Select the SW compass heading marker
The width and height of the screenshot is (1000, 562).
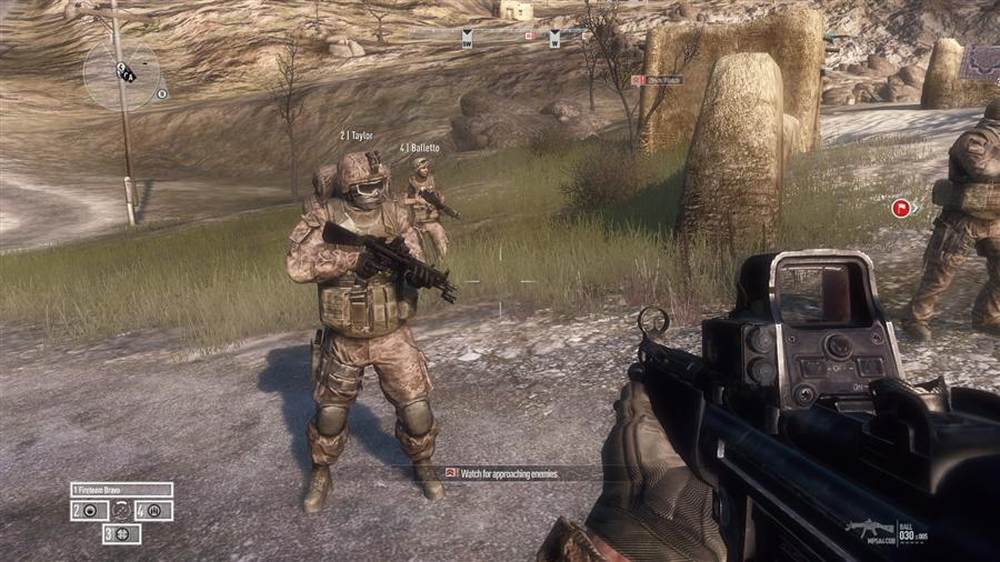pos(466,39)
